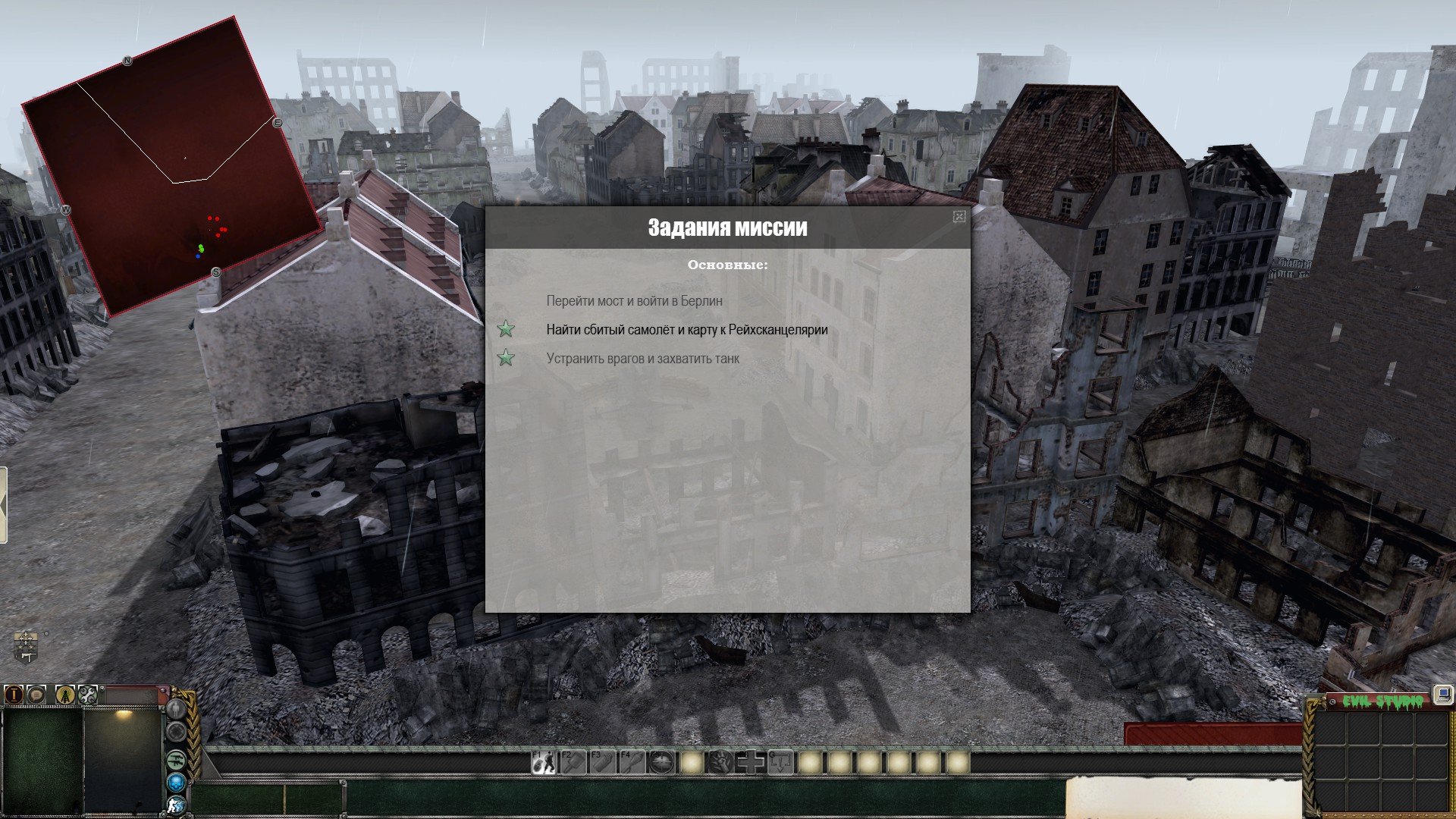Viewport: 1456px width, 819px height.
Task: Close the mission objectives window
Action: 959,217
